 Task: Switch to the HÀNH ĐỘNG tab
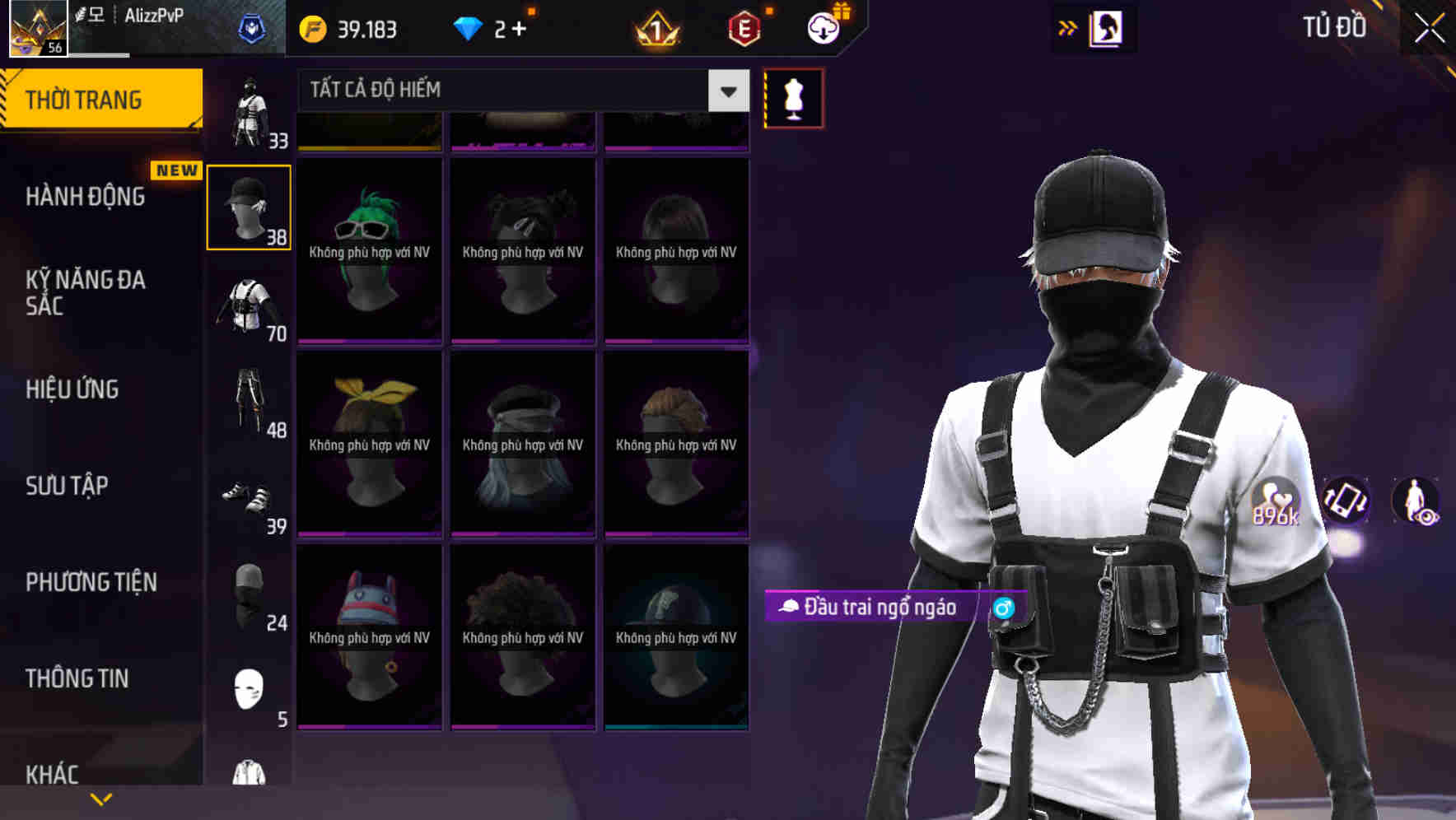click(x=87, y=196)
